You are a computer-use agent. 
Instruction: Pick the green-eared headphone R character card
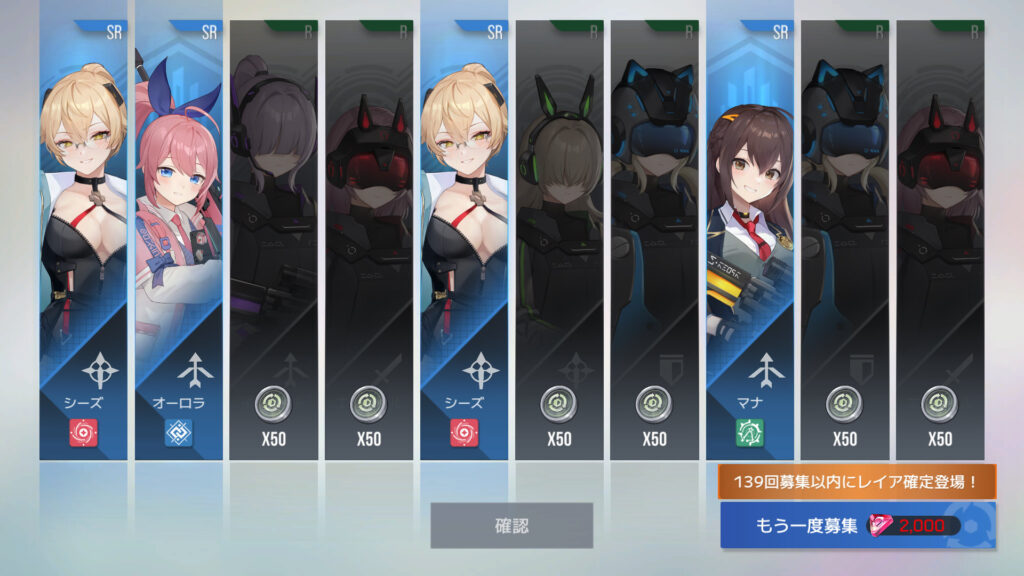(560, 240)
